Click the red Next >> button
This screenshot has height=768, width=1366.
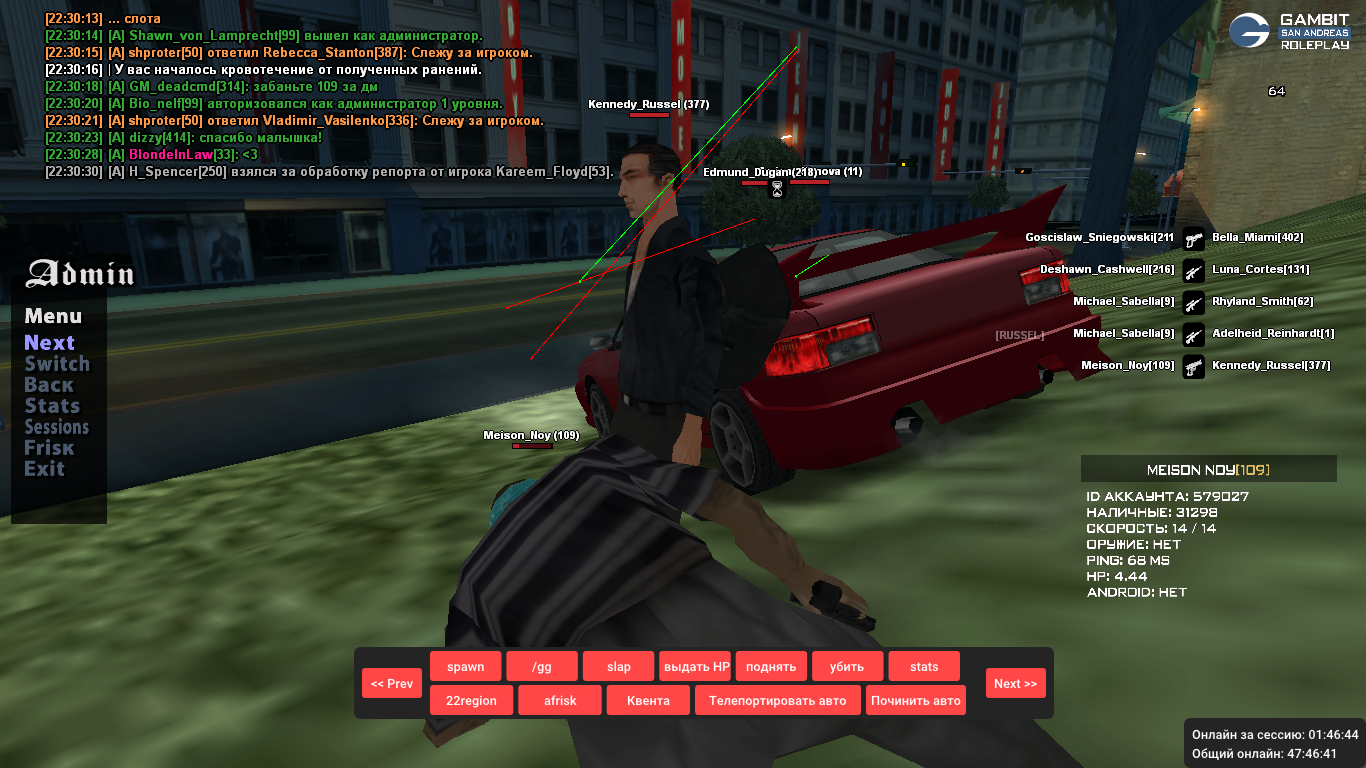coord(1015,684)
